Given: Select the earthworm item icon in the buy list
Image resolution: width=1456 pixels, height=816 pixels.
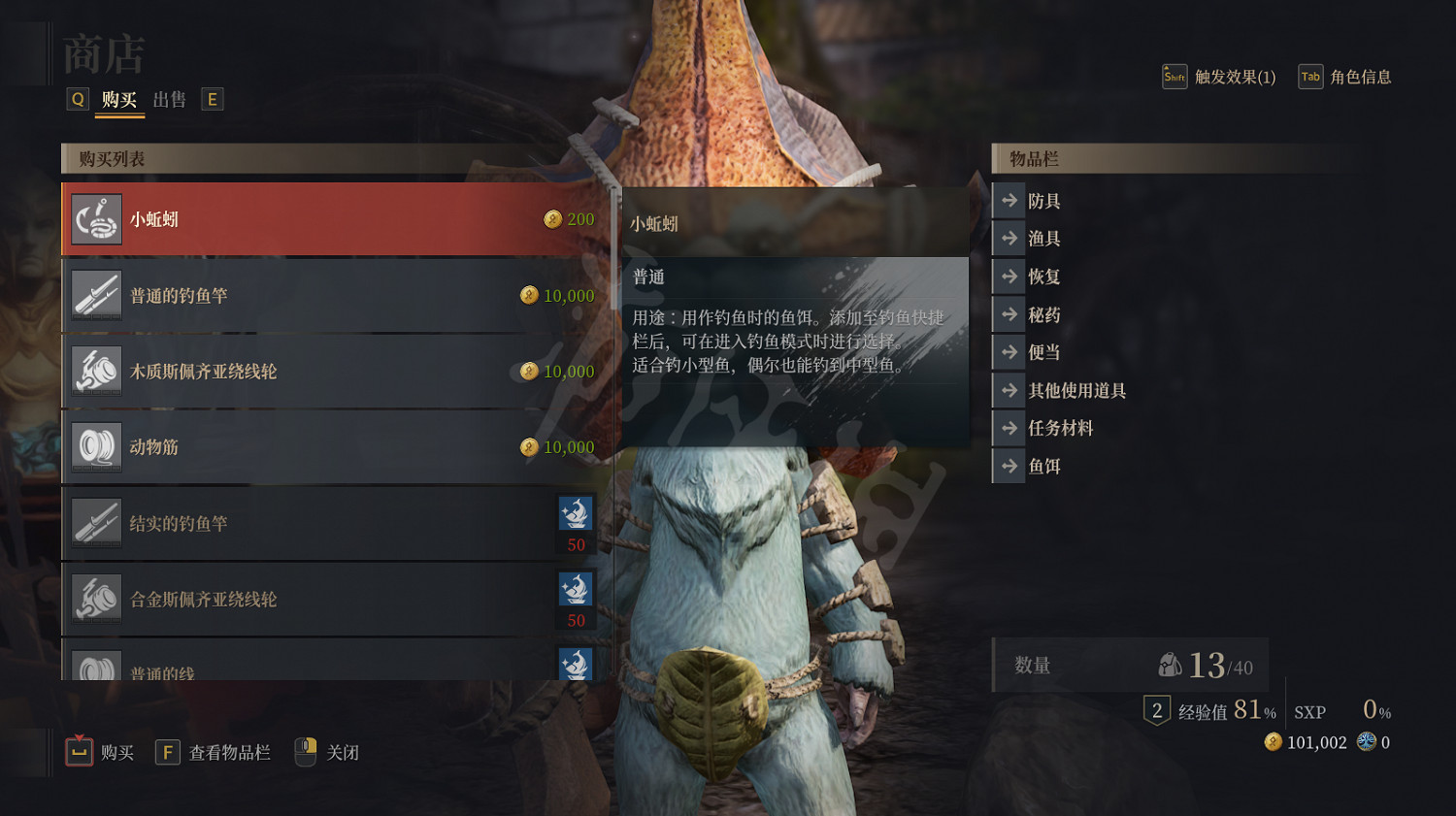Looking at the screenshot, I should (96, 218).
